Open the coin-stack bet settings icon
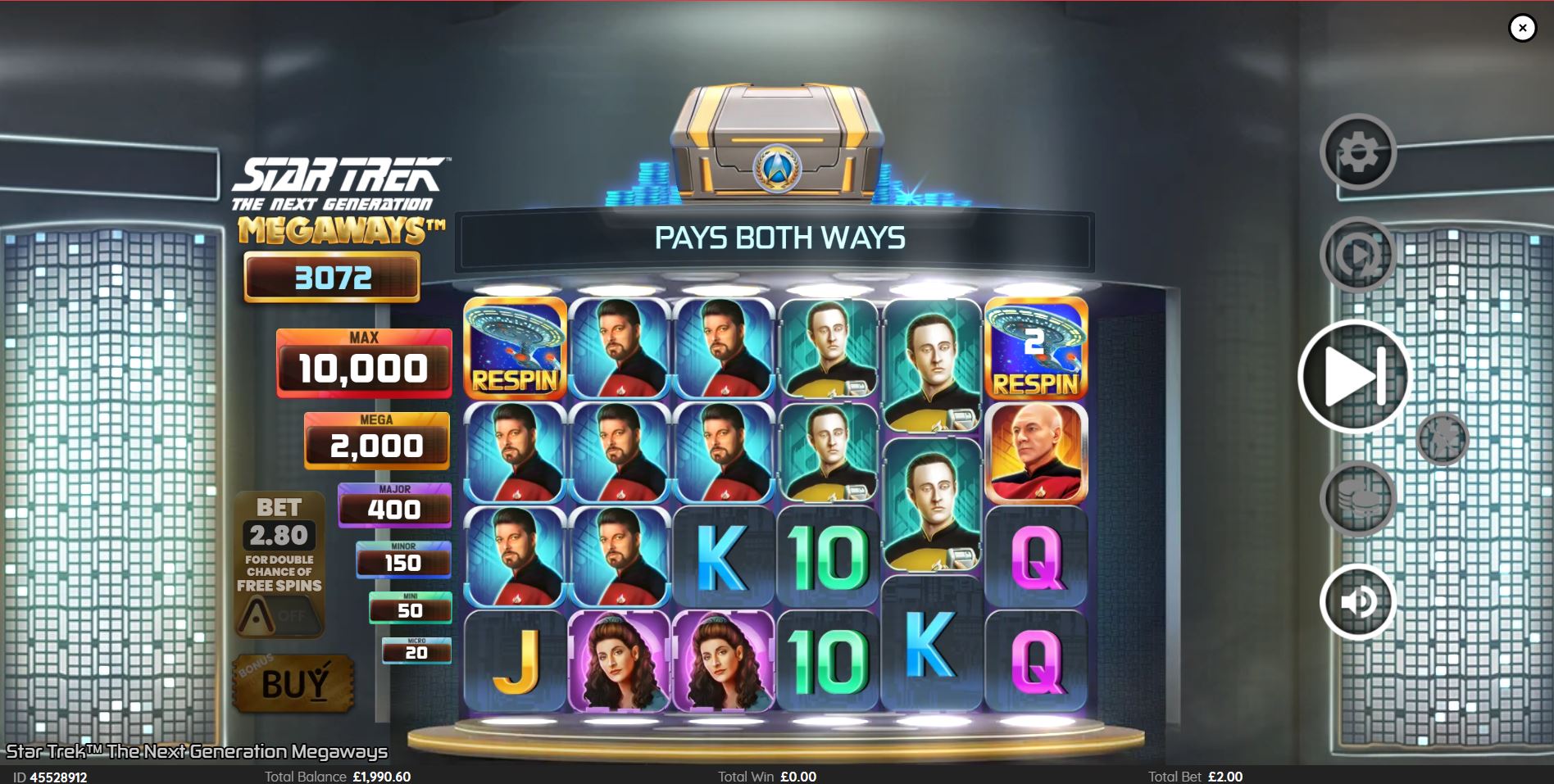This screenshot has height=784, width=1554. pos(1356,497)
